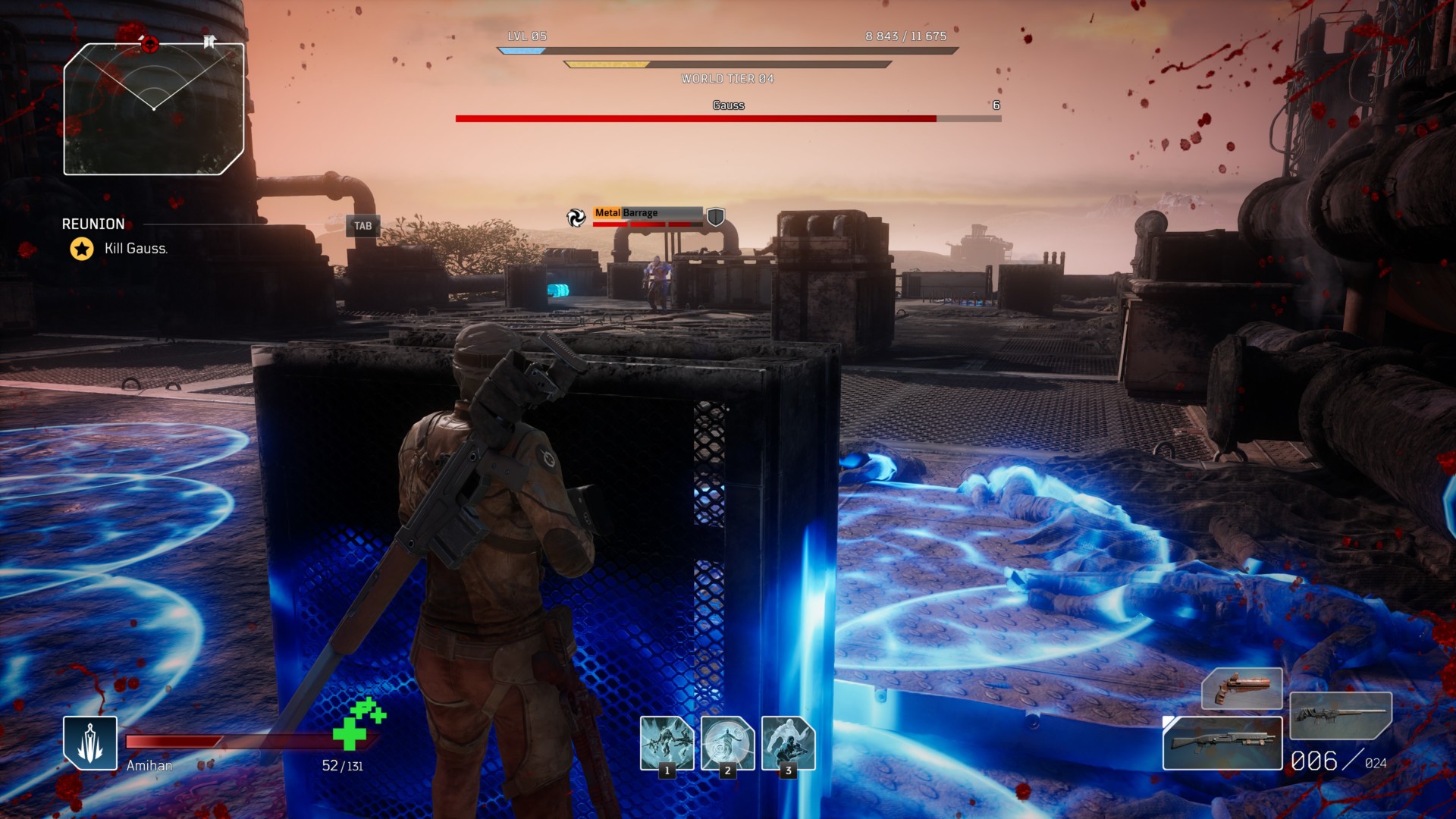Choose the revolver sidearm slot
Image resolution: width=1456 pixels, height=819 pixels.
pyautogui.click(x=1241, y=688)
